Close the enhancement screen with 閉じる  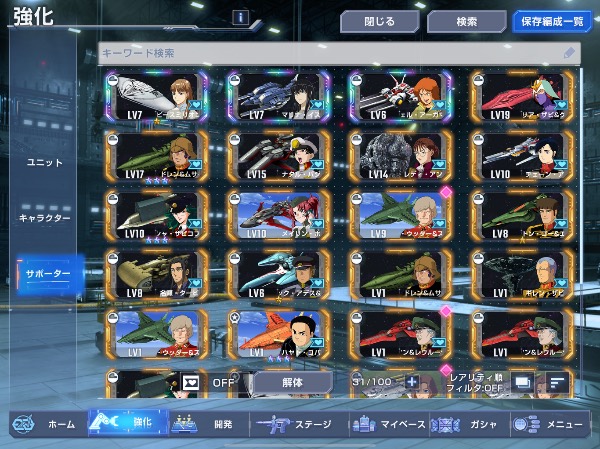[x=377, y=21]
